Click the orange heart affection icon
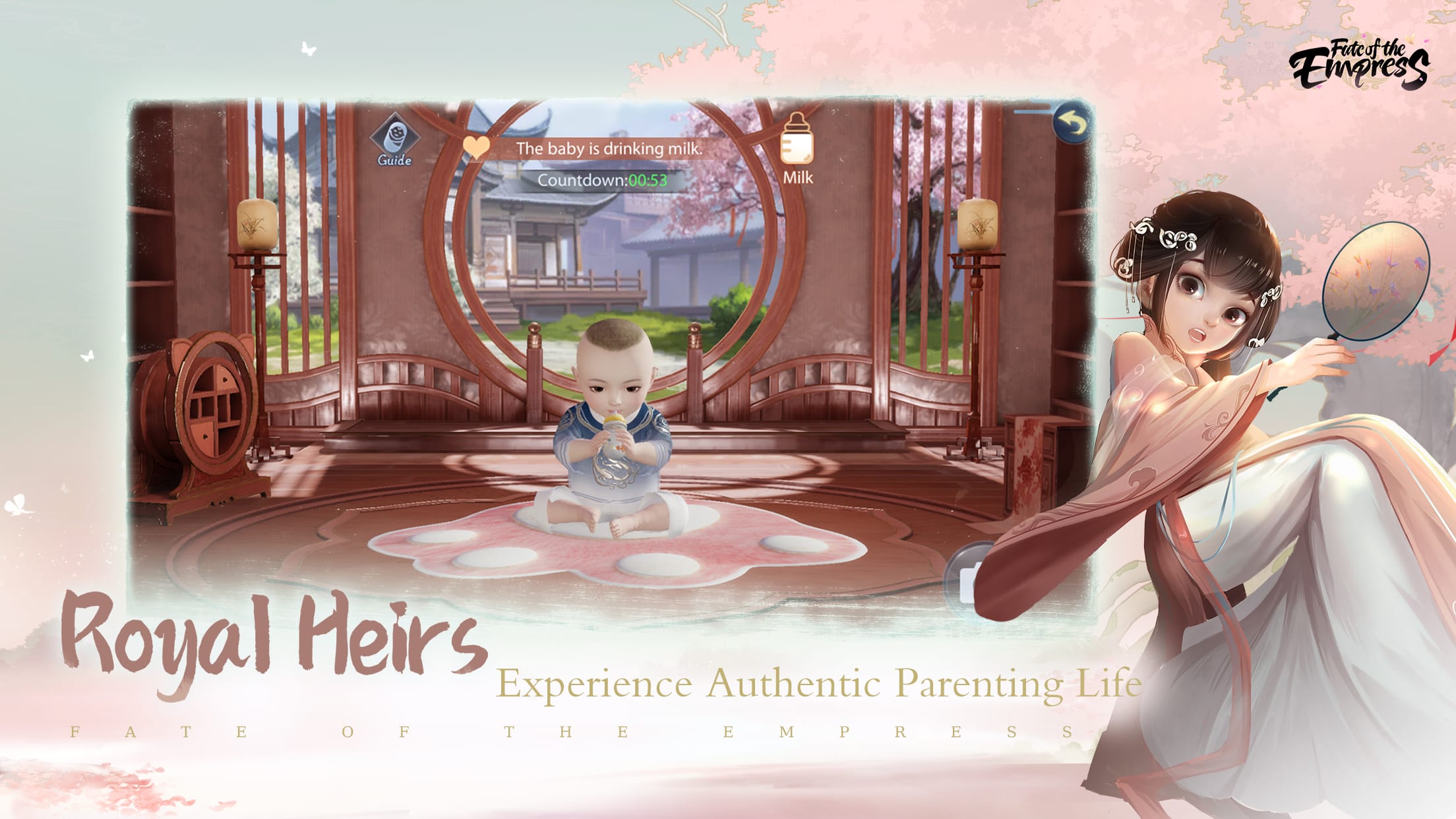This screenshot has width=1456, height=819. tap(477, 146)
